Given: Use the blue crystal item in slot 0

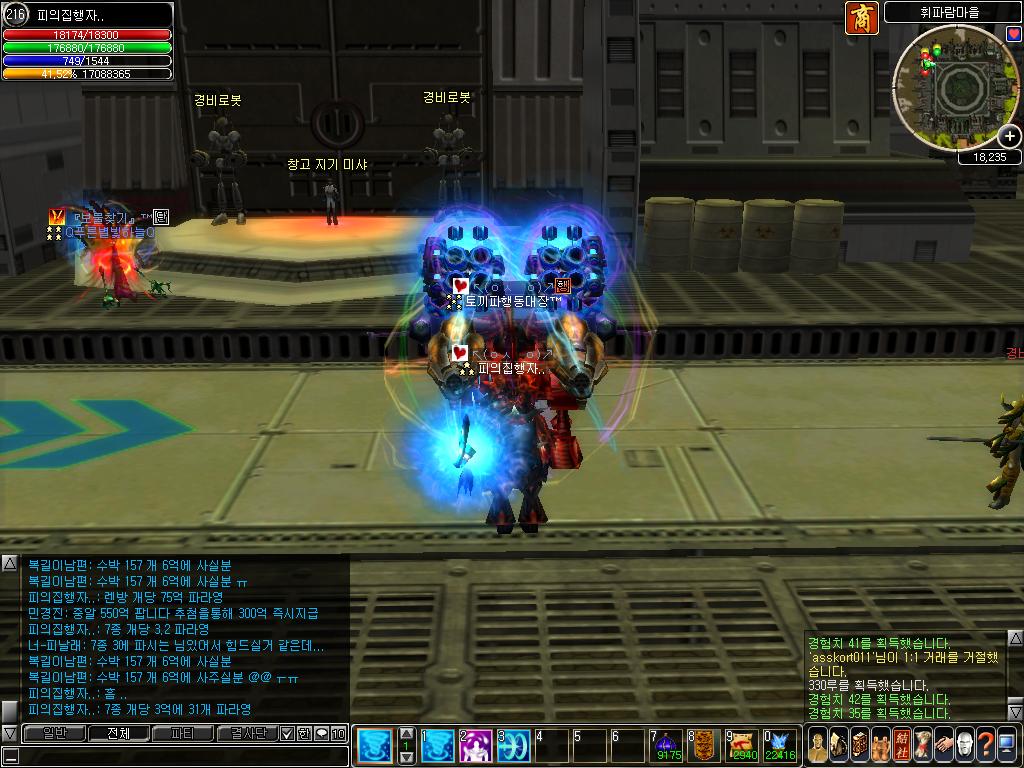Looking at the screenshot, I should [779, 746].
